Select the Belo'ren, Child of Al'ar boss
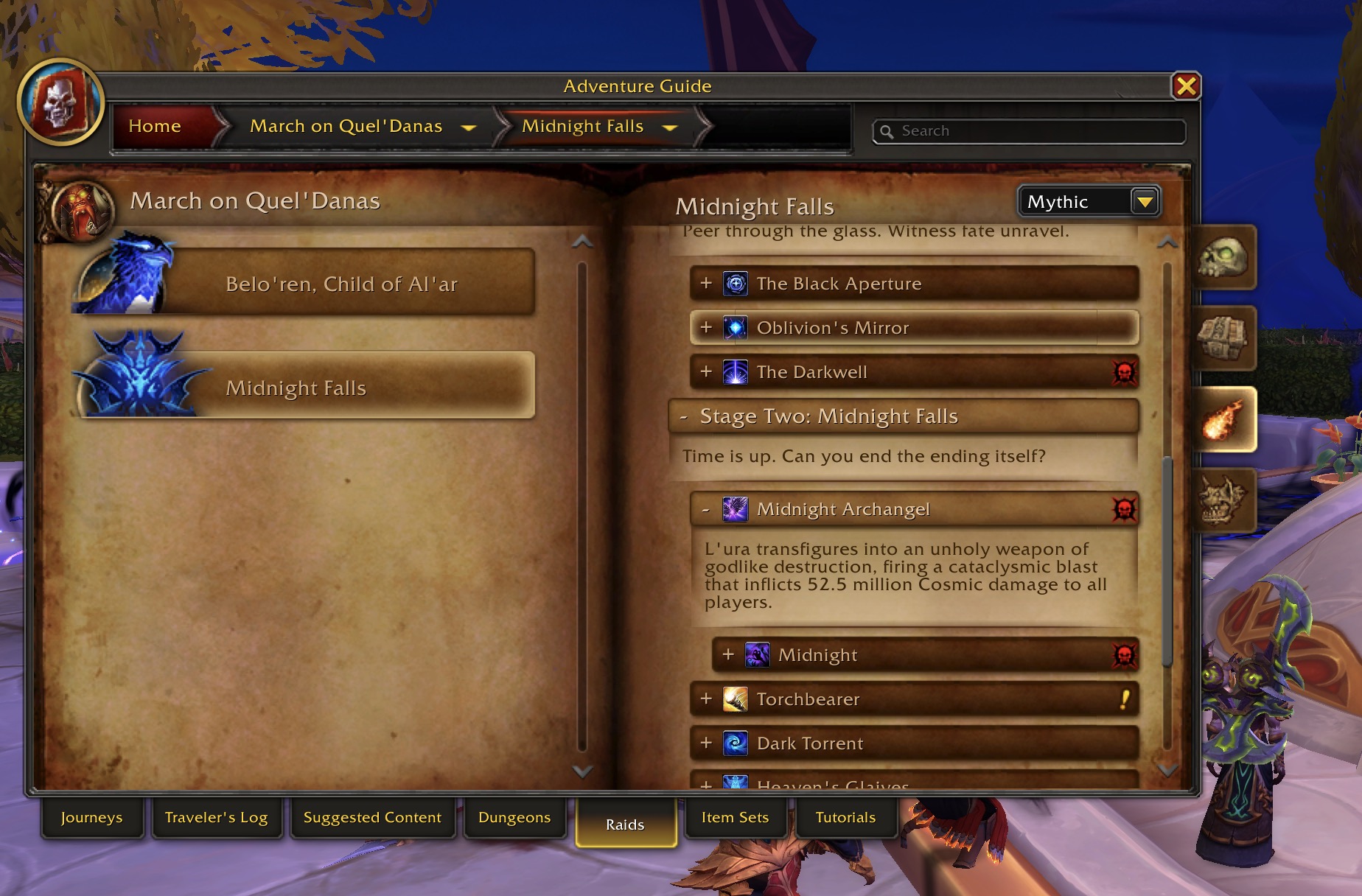 [340, 284]
